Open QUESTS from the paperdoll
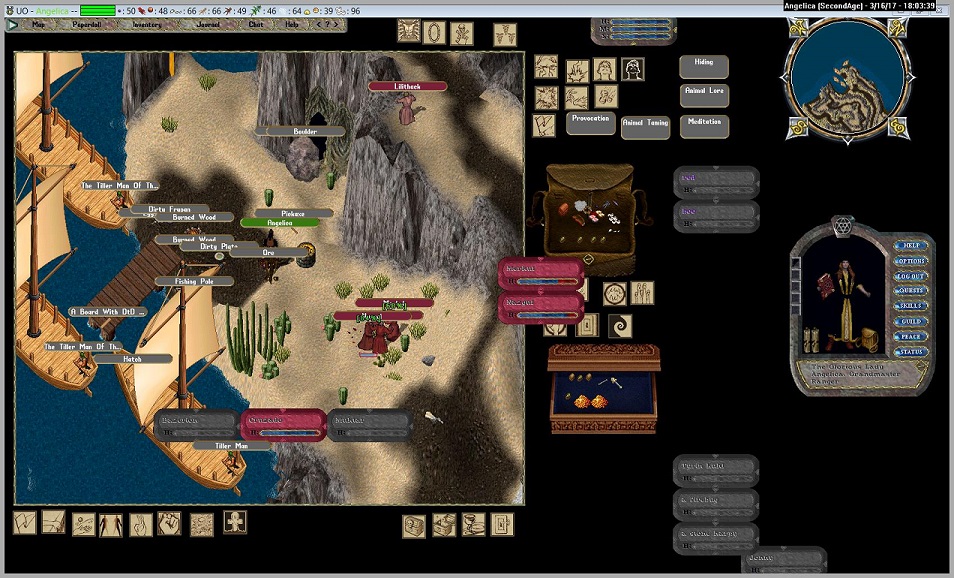The image size is (954, 578). pyautogui.click(x=911, y=291)
